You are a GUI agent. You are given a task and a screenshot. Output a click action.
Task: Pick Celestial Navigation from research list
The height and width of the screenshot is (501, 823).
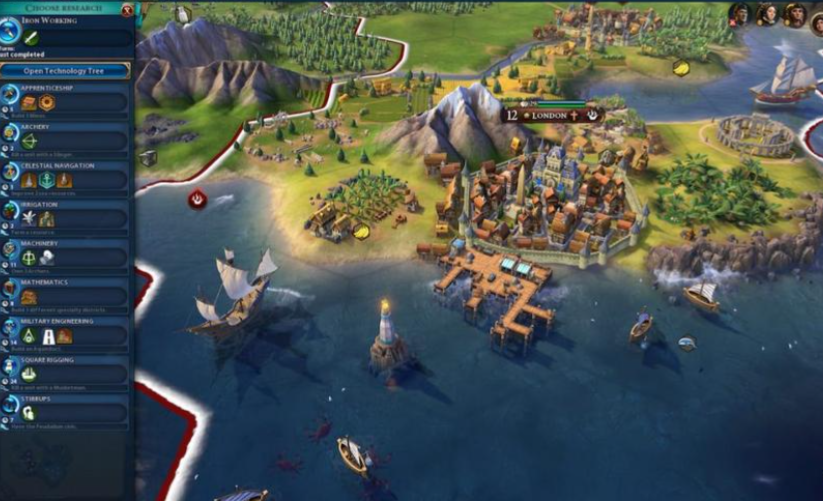click(66, 177)
